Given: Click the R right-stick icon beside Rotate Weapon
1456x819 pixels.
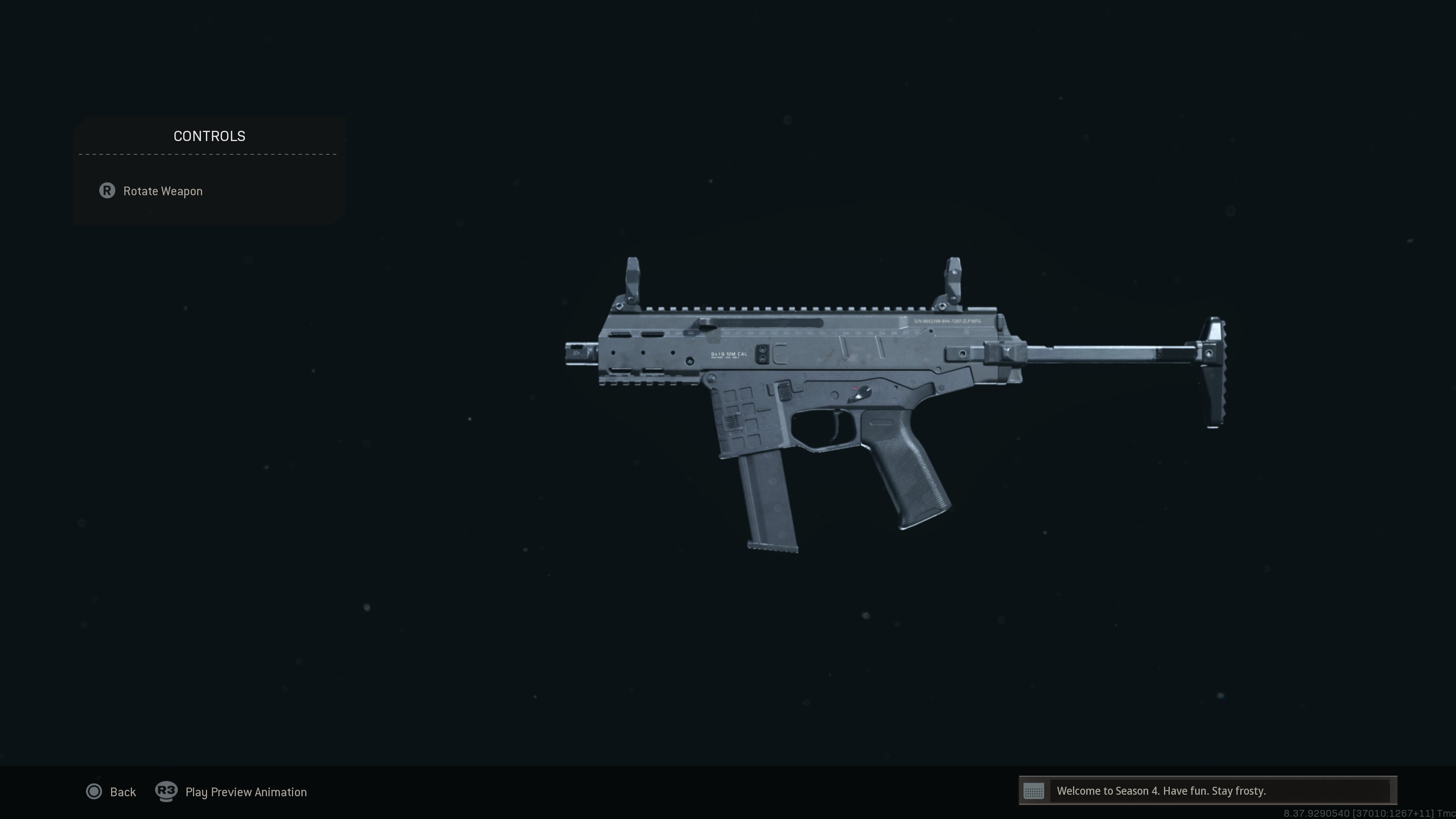Looking at the screenshot, I should tap(107, 191).
